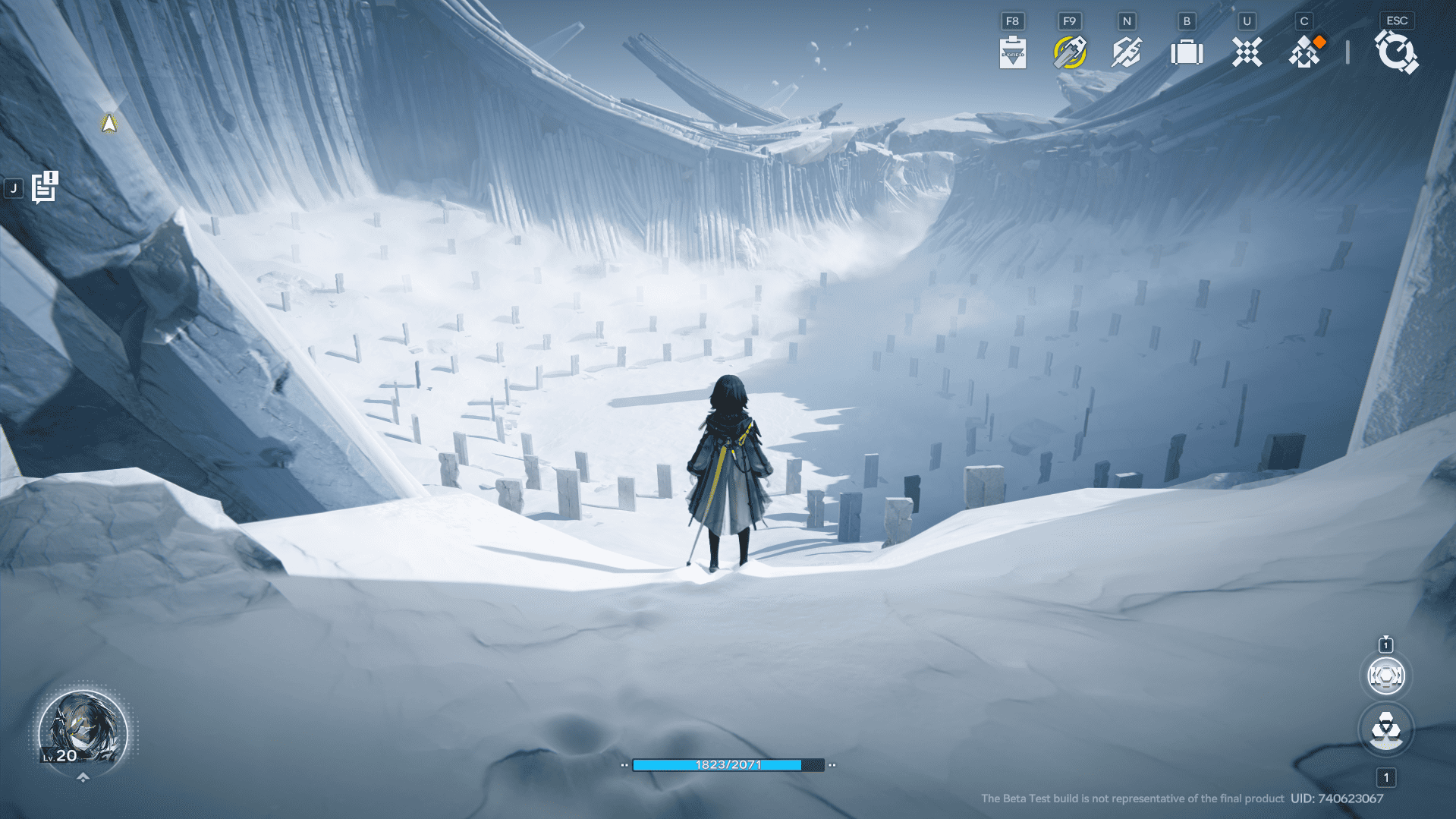
Task: Select the Lv.20 character portrait
Action: pyautogui.click(x=83, y=731)
